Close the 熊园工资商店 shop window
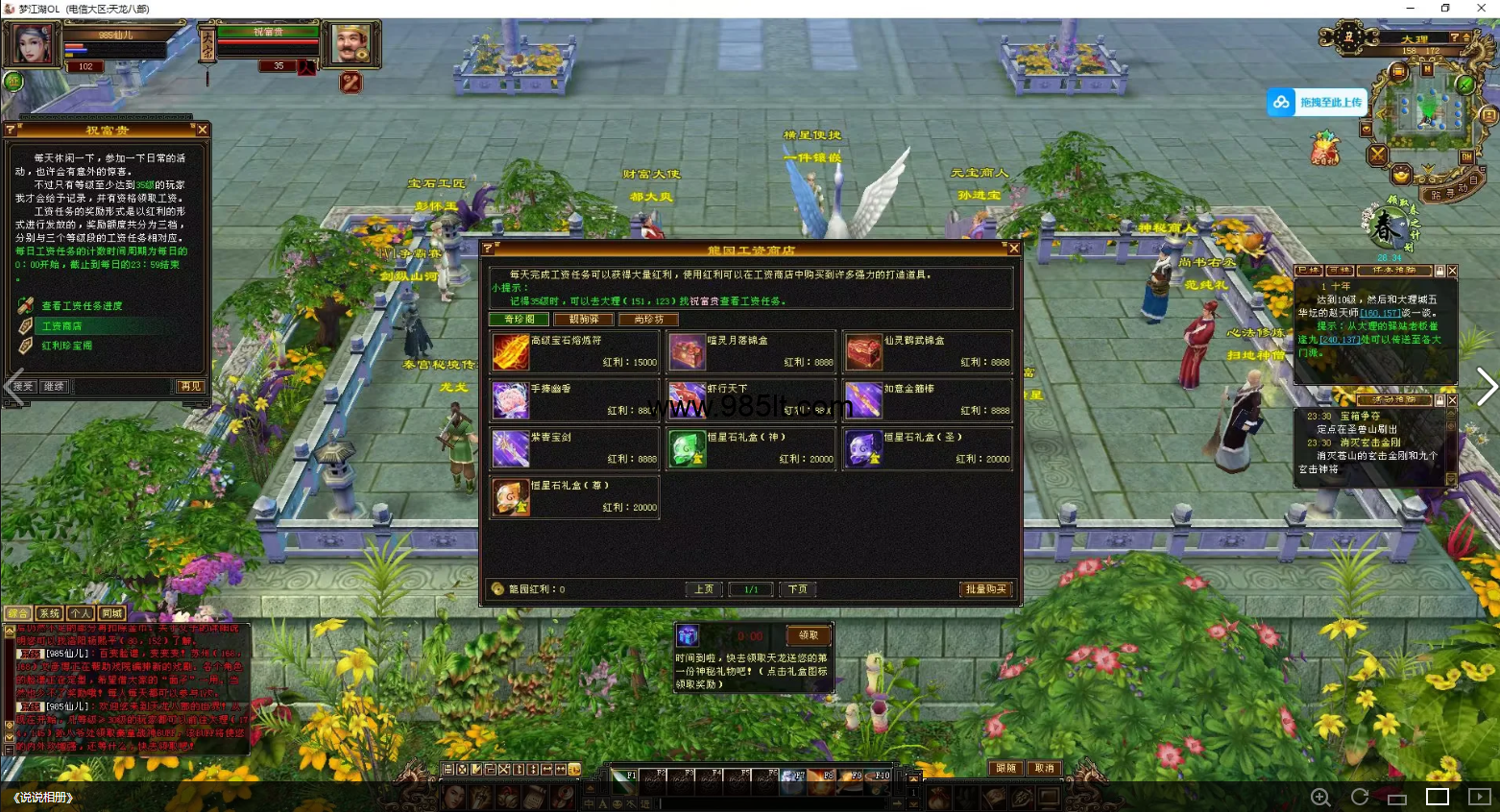1500x812 pixels. [1013, 249]
